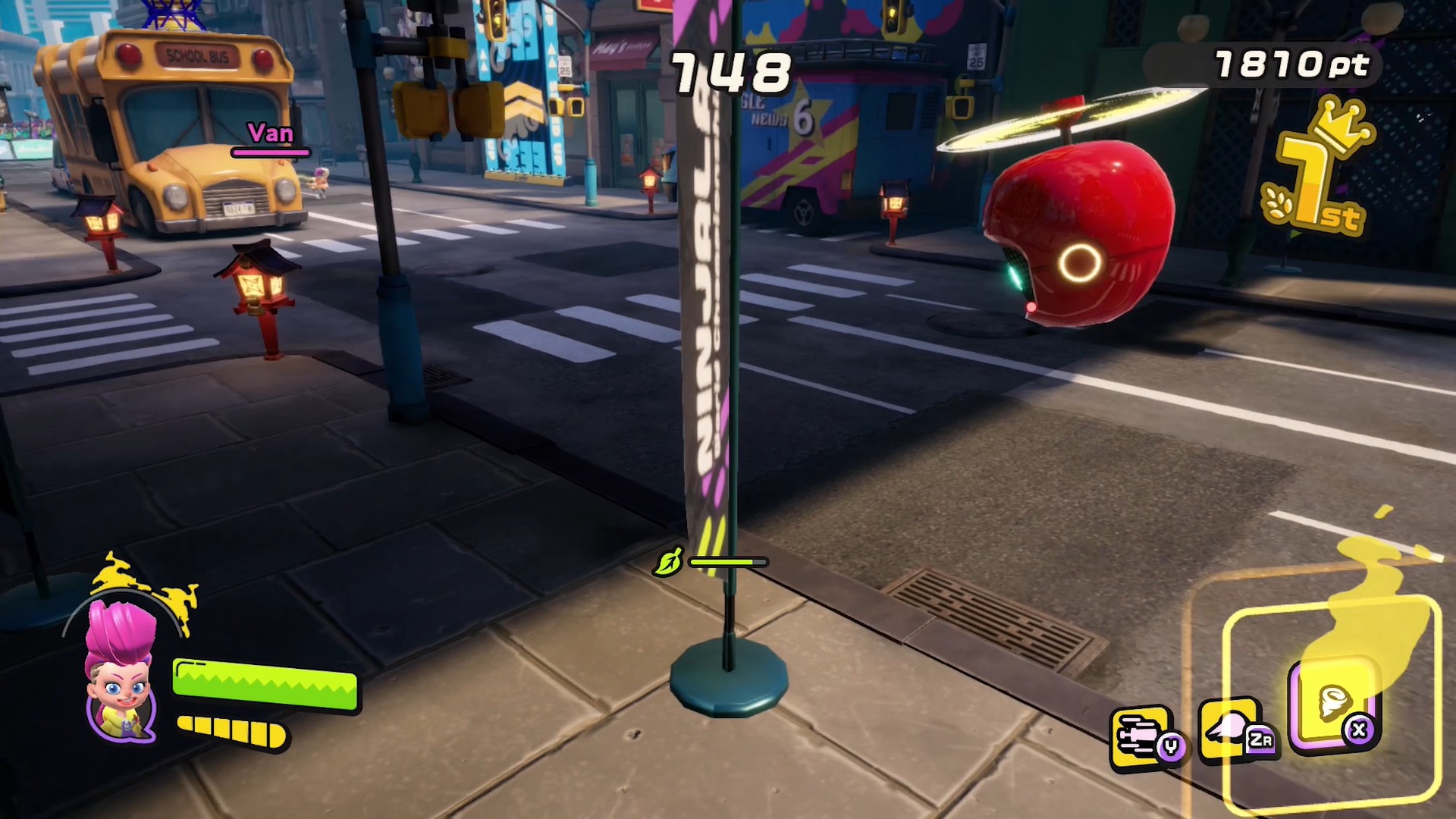Use the winged gum ability icon
1456x819 pixels.
click(1235, 730)
